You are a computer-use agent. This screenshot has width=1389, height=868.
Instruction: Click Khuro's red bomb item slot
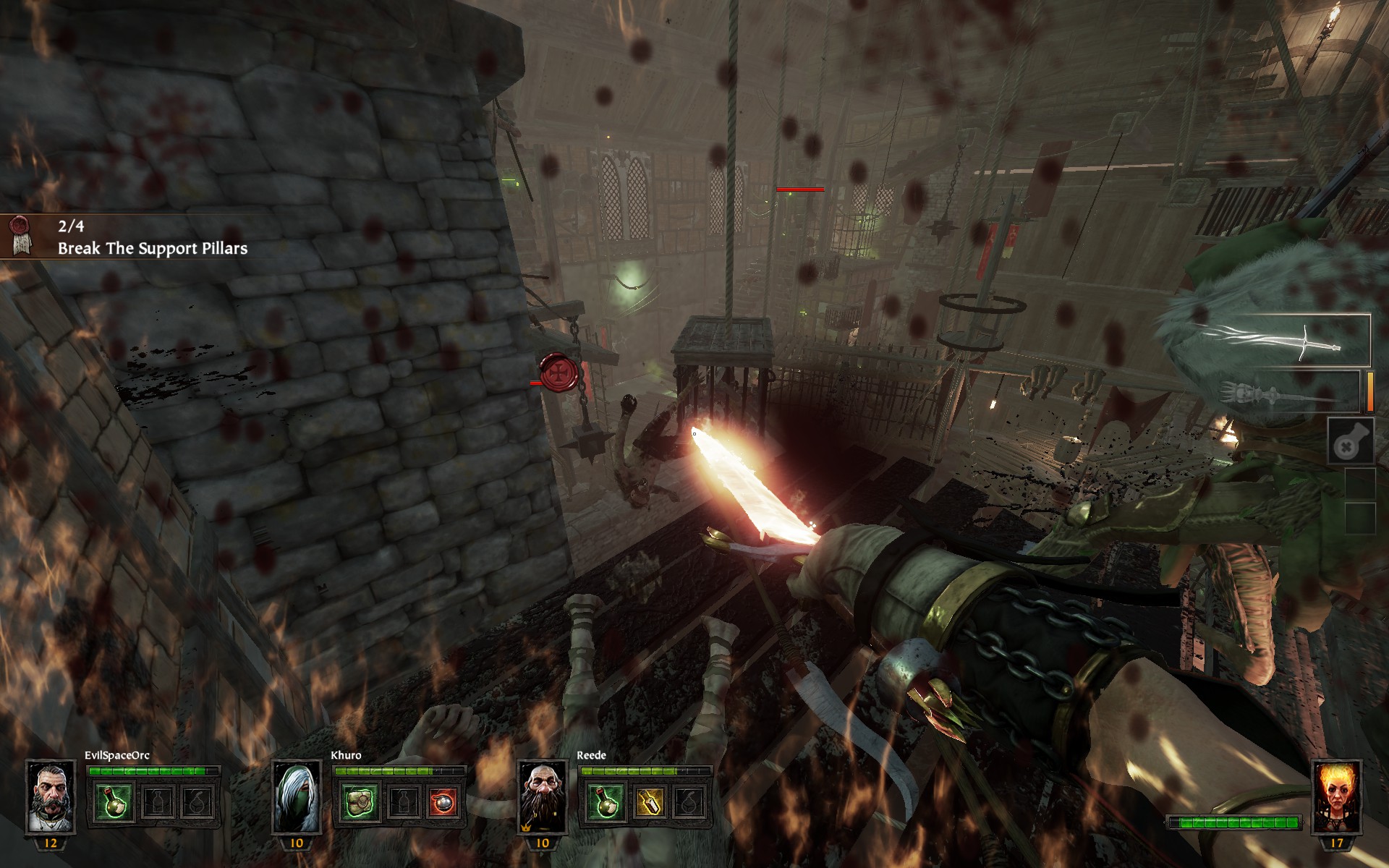coord(443,801)
